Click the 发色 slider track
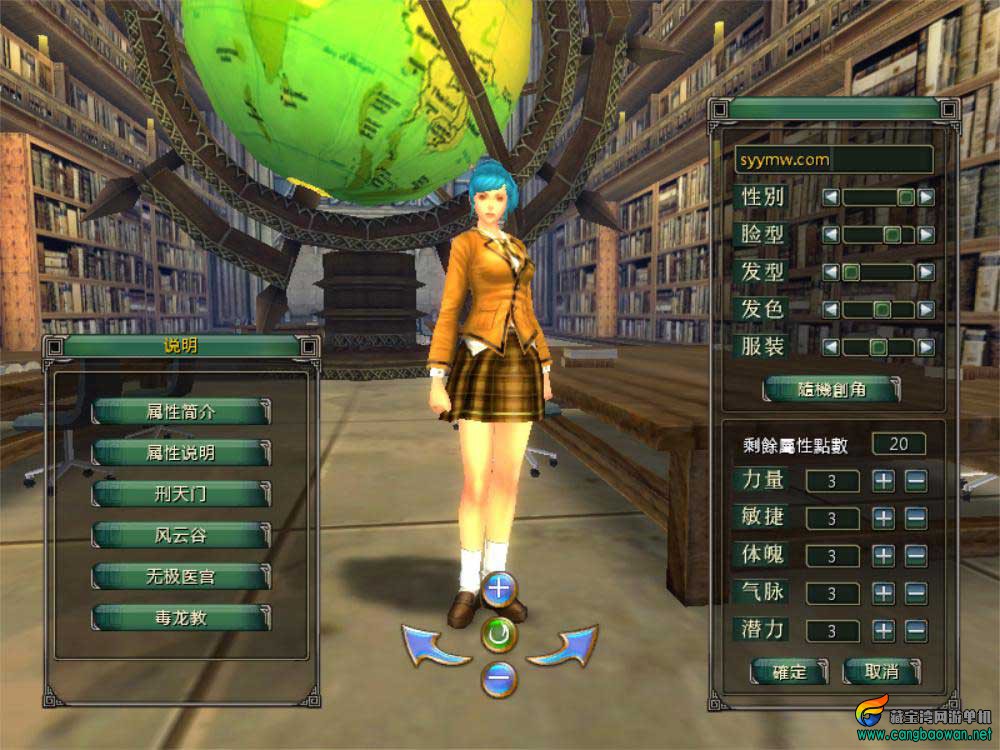 [878, 310]
